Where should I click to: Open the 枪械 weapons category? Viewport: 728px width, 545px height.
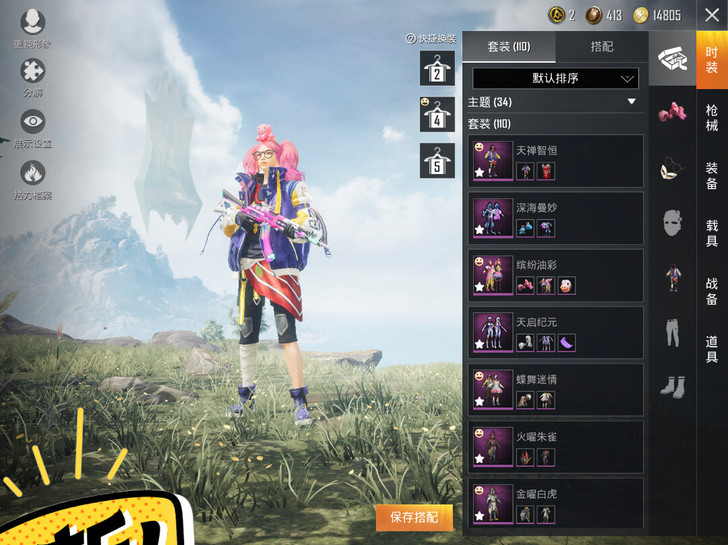(711, 118)
